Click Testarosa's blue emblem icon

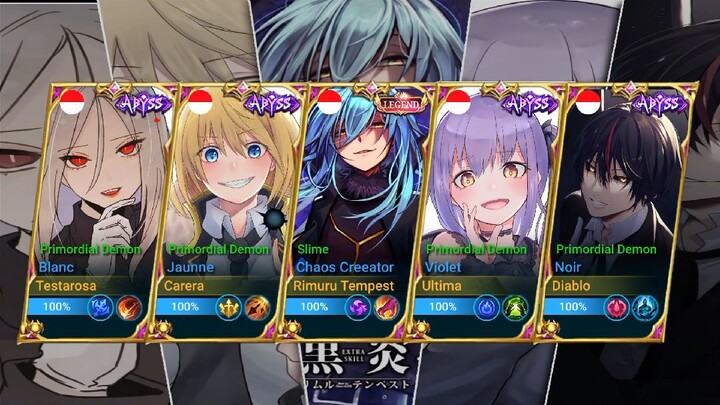coord(101,307)
